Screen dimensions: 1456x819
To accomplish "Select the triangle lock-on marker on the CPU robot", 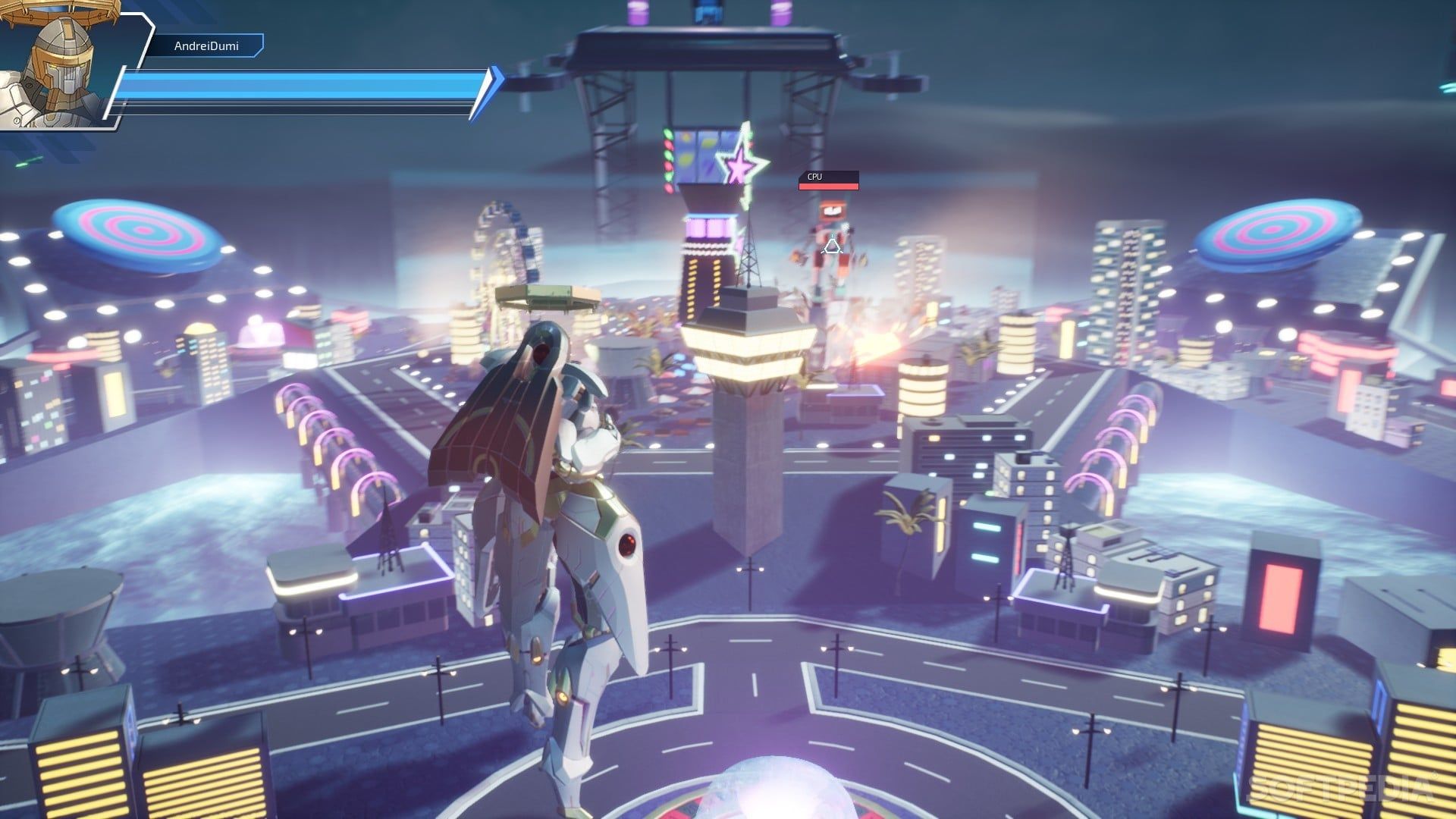I will tap(833, 245).
